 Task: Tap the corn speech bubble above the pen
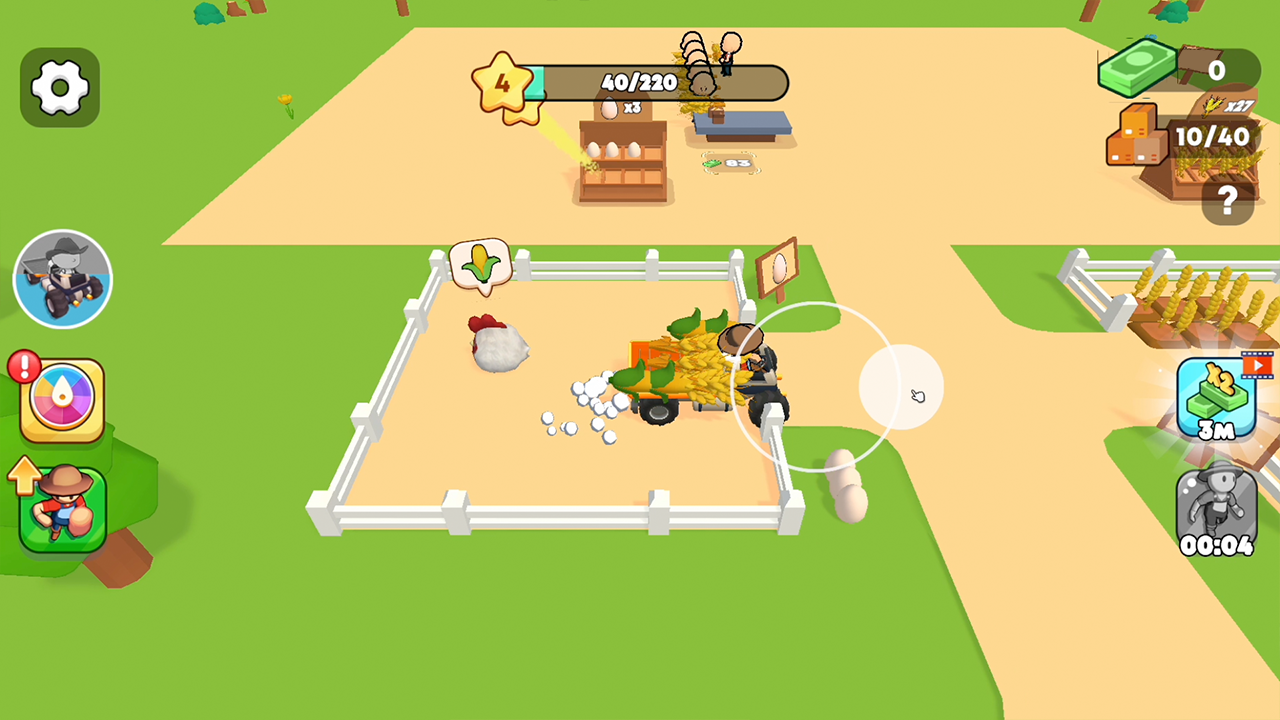(x=482, y=263)
